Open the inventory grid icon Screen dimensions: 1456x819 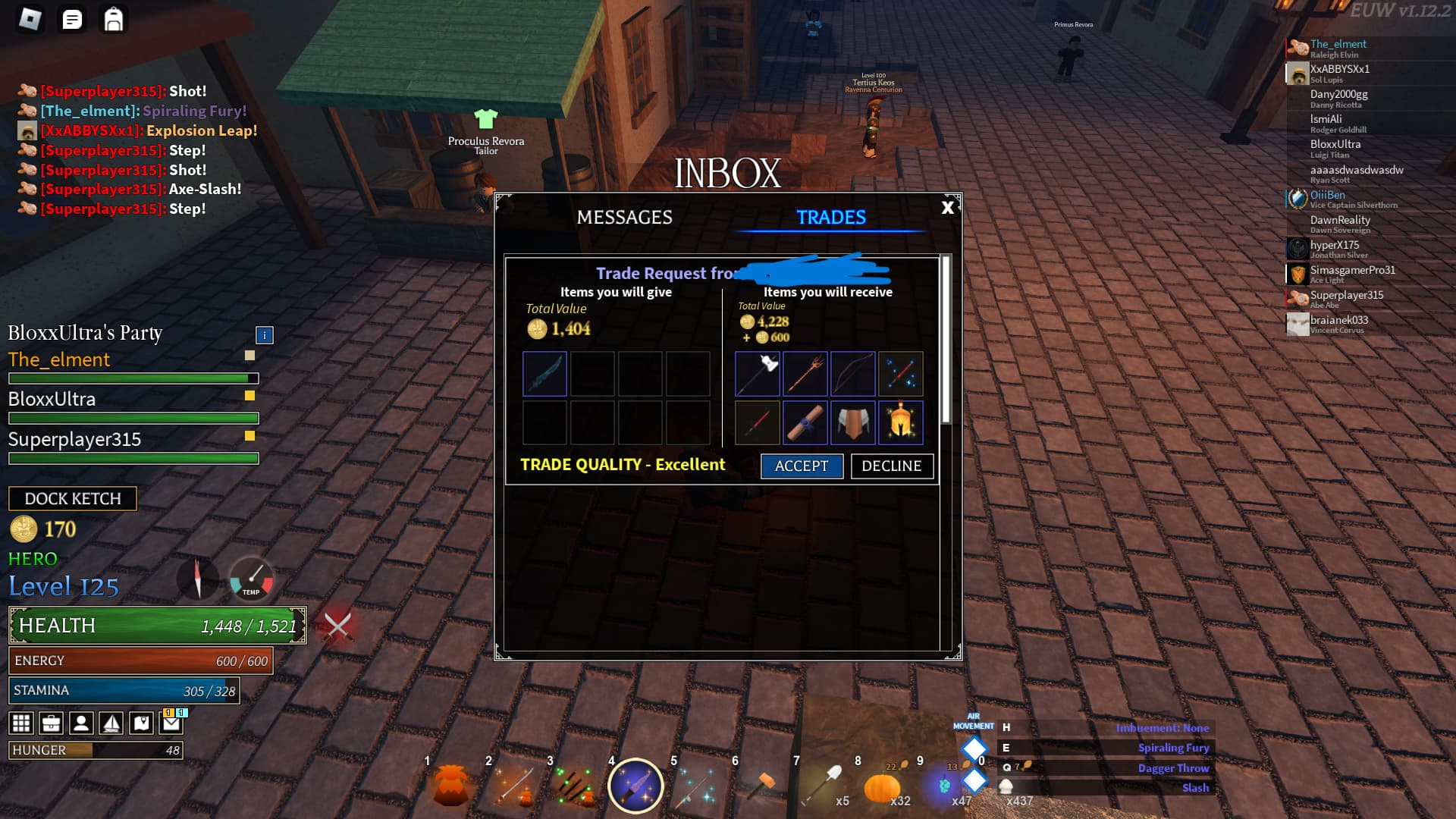tap(21, 723)
